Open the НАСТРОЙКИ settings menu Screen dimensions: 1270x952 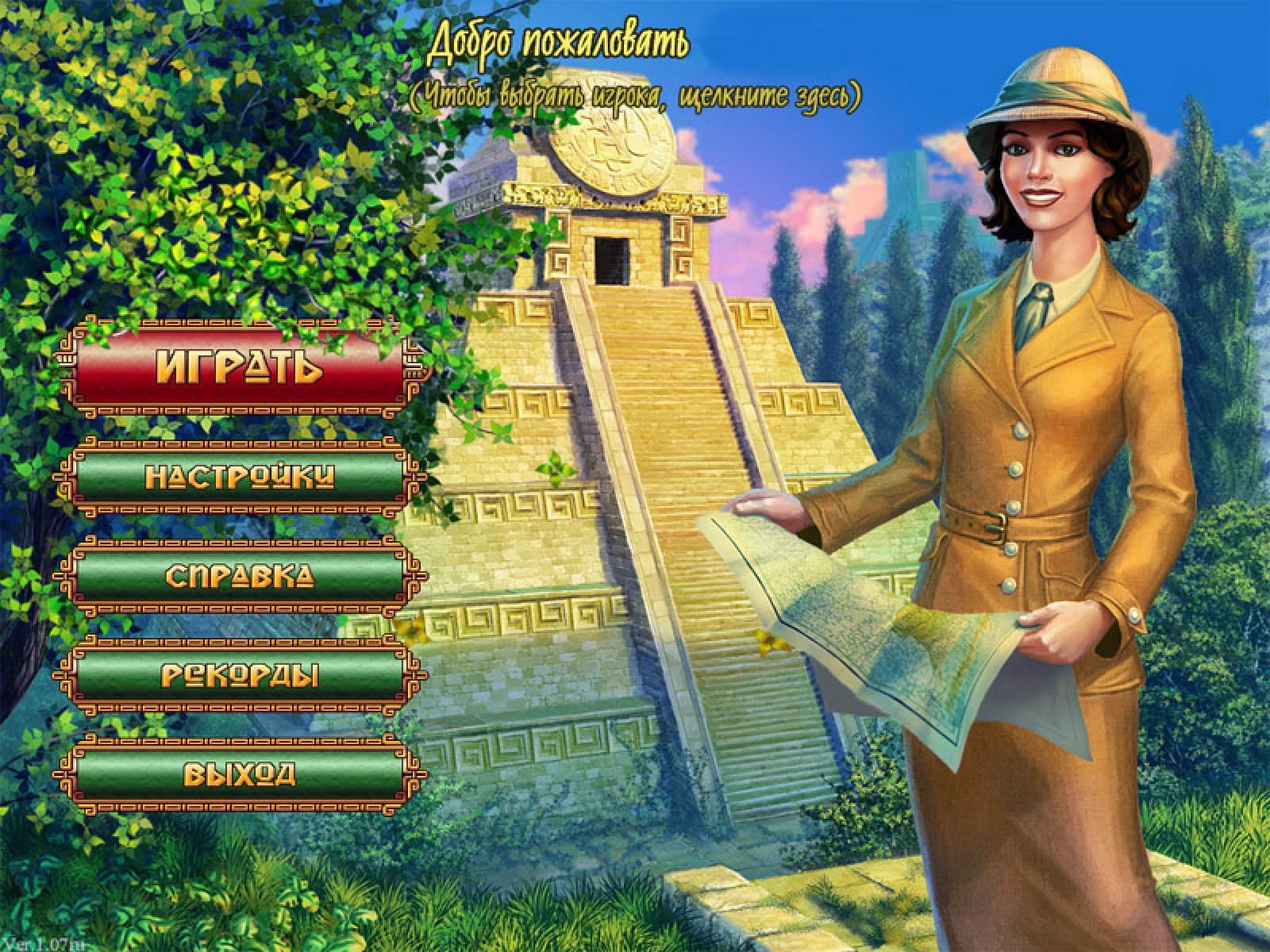pyautogui.click(x=240, y=476)
